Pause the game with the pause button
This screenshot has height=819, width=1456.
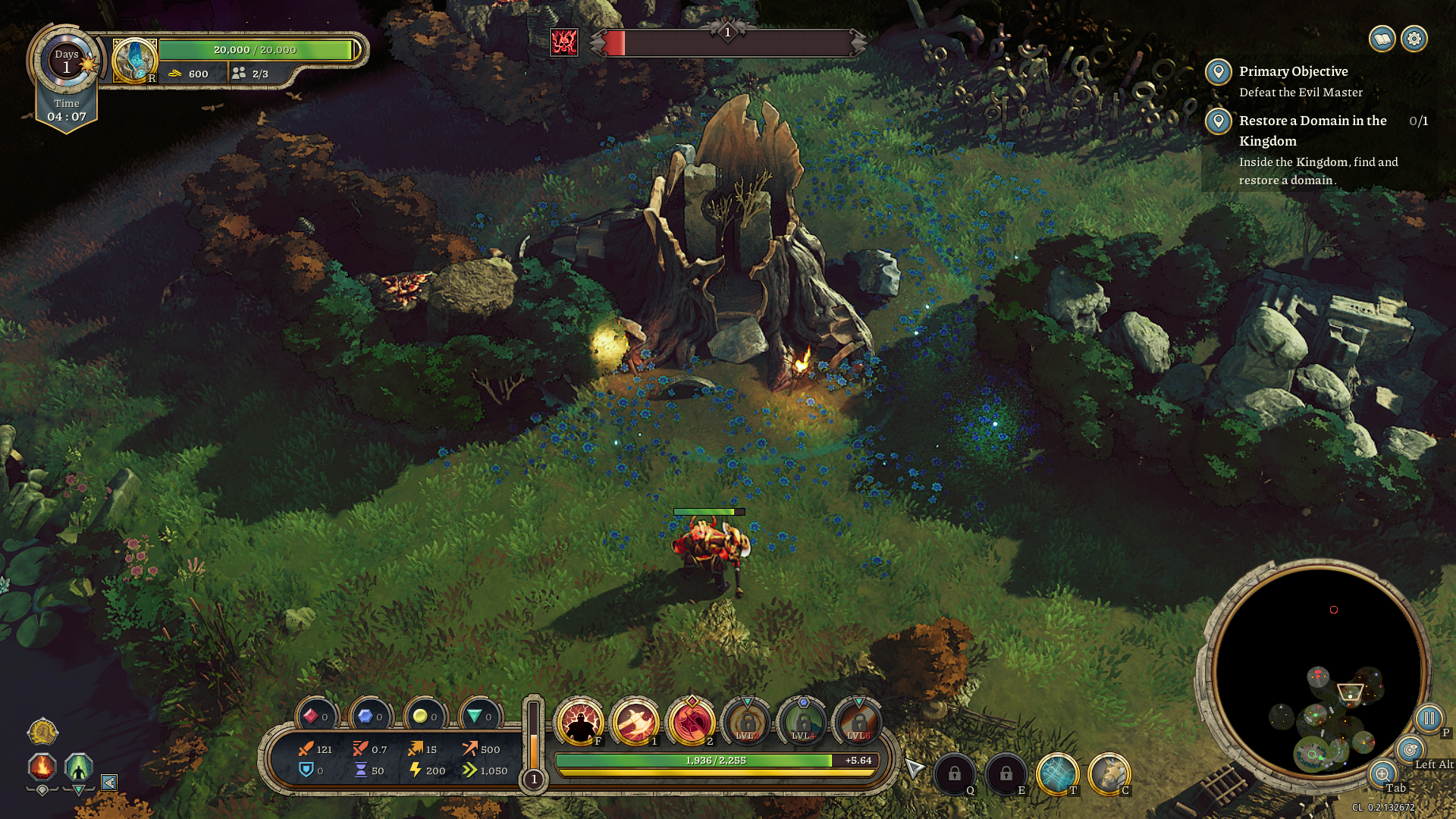click(x=1429, y=718)
